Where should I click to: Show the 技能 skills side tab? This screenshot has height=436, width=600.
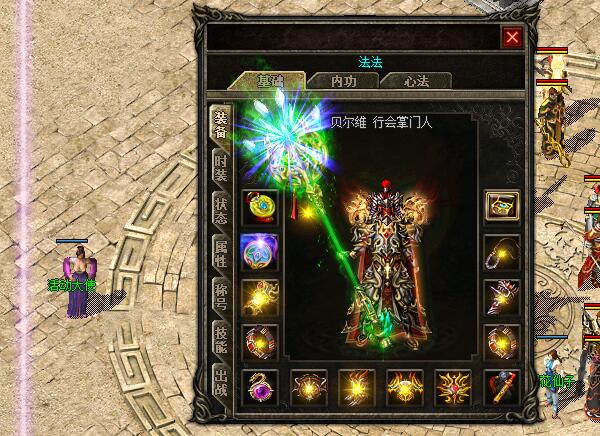220,340
